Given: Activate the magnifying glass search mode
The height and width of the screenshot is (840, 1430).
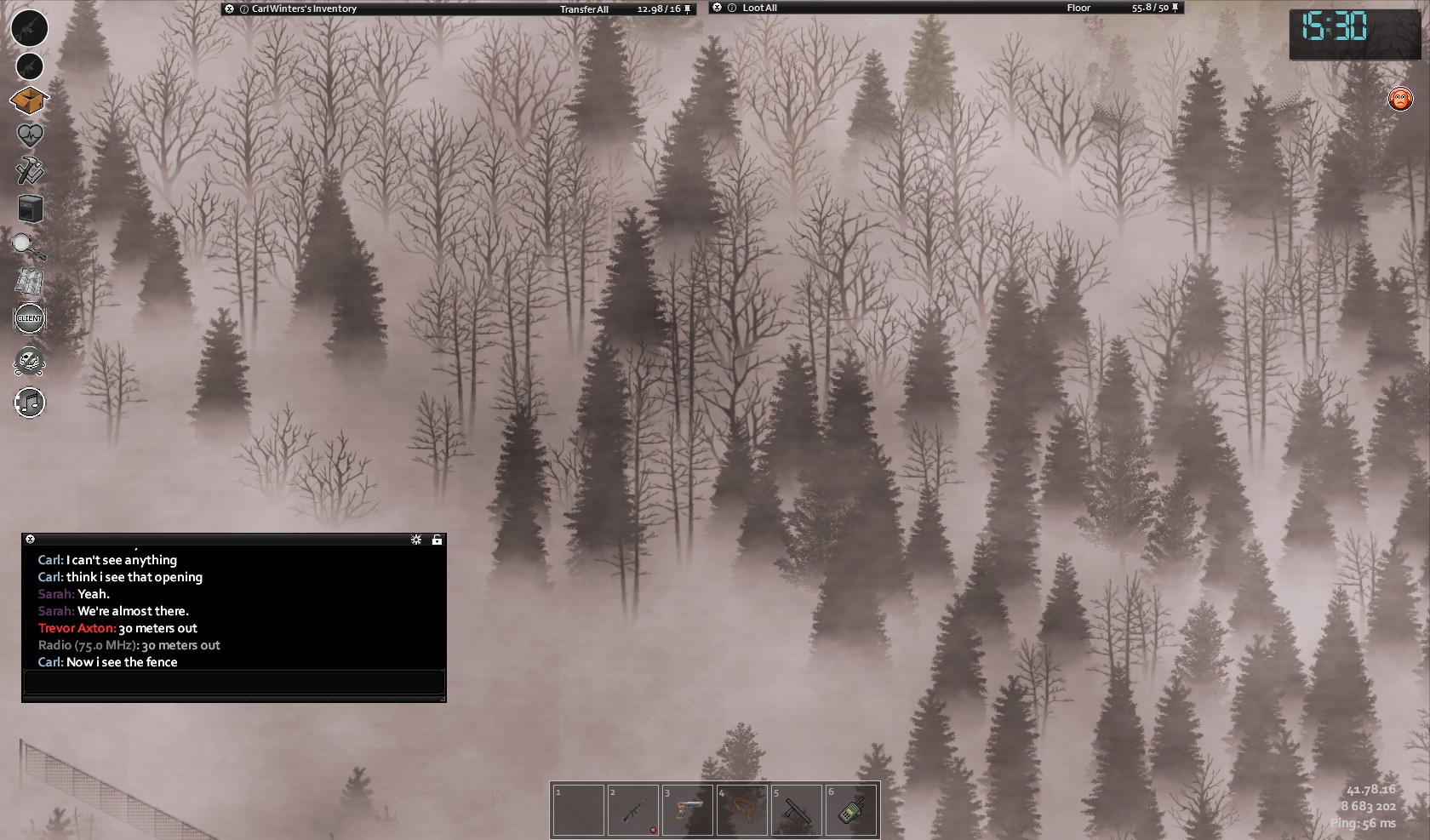Looking at the screenshot, I should pyautogui.click(x=28, y=247).
